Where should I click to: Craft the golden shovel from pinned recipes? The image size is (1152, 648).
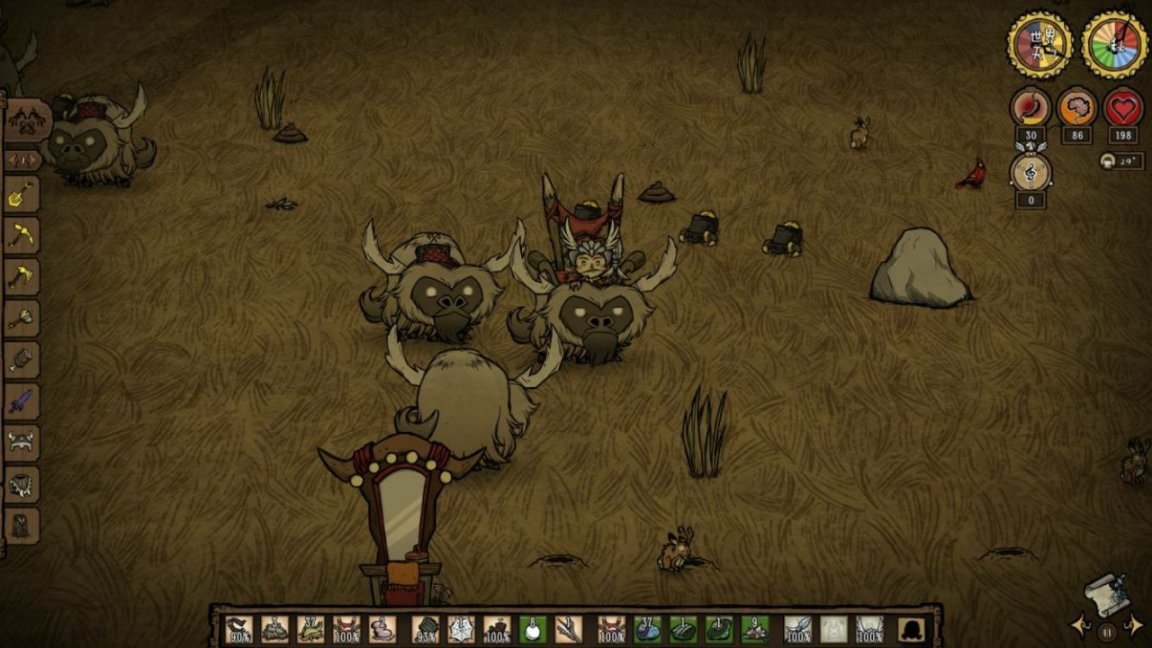pyautogui.click(x=22, y=195)
